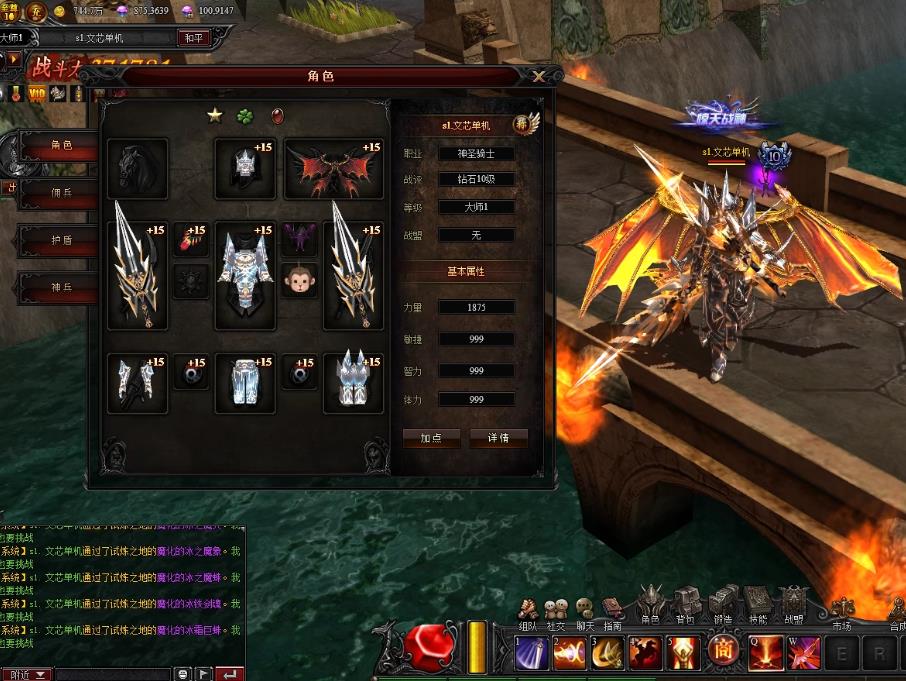The width and height of the screenshot is (906, 681).
Task: Select the 神兵 side tab
Action: (x=61, y=288)
